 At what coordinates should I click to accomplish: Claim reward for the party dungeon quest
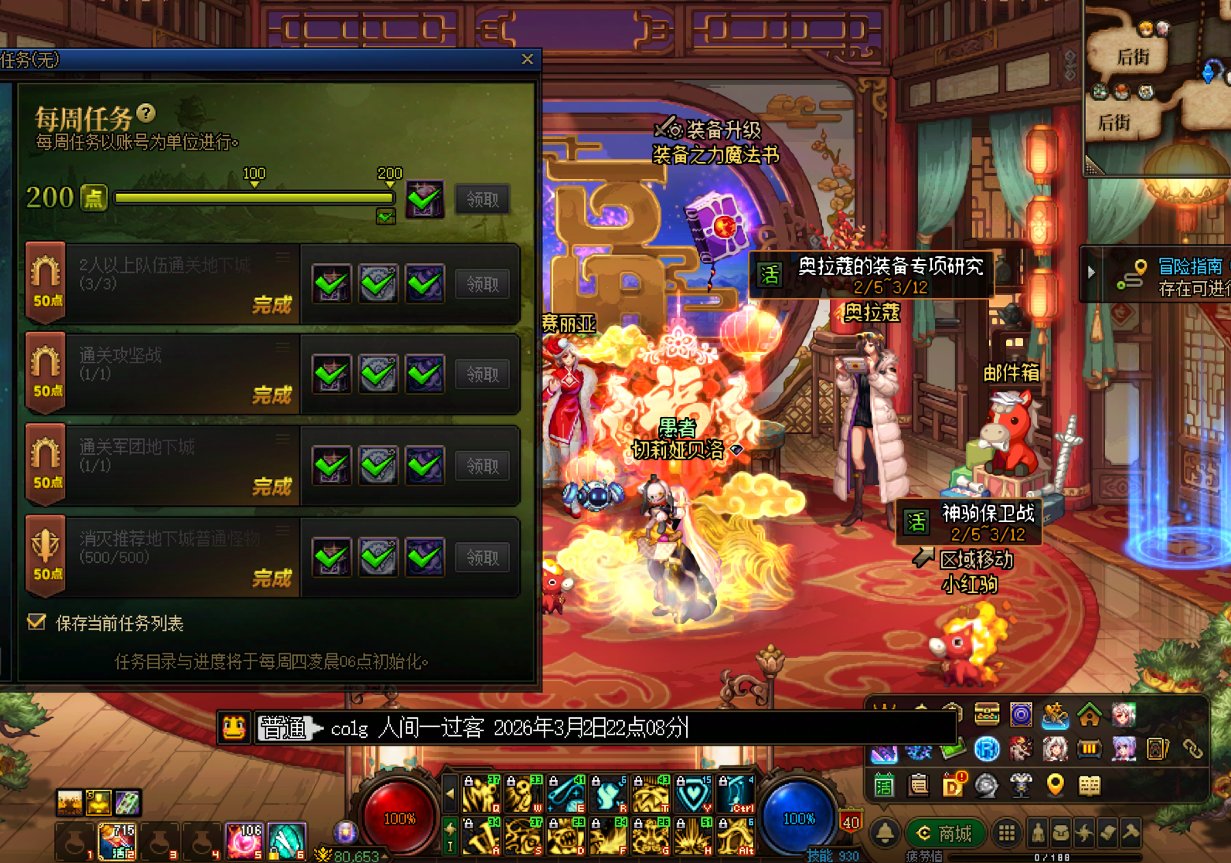pyautogui.click(x=482, y=284)
